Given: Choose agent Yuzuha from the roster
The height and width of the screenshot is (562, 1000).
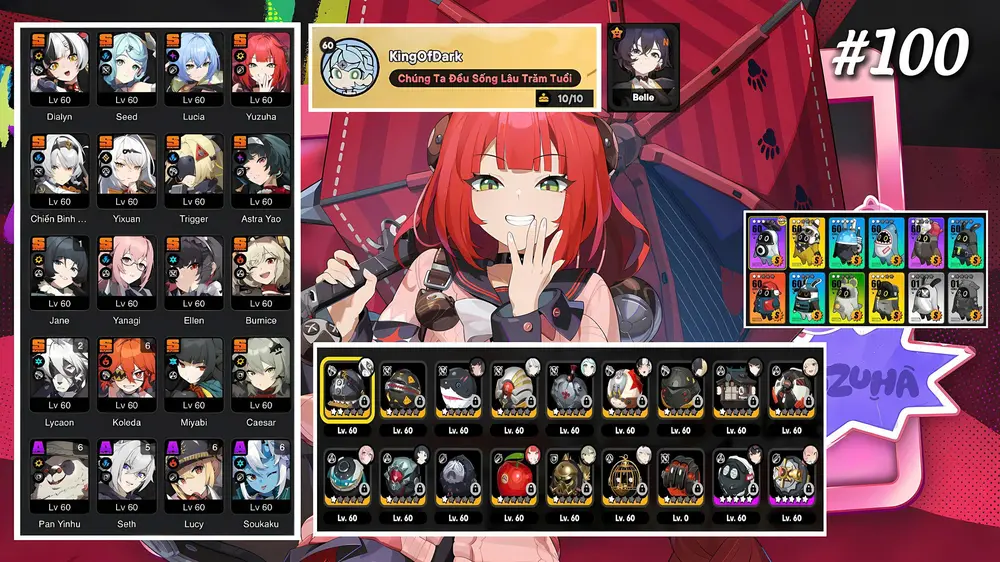Looking at the screenshot, I should pyautogui.click(x=261, y=70).
